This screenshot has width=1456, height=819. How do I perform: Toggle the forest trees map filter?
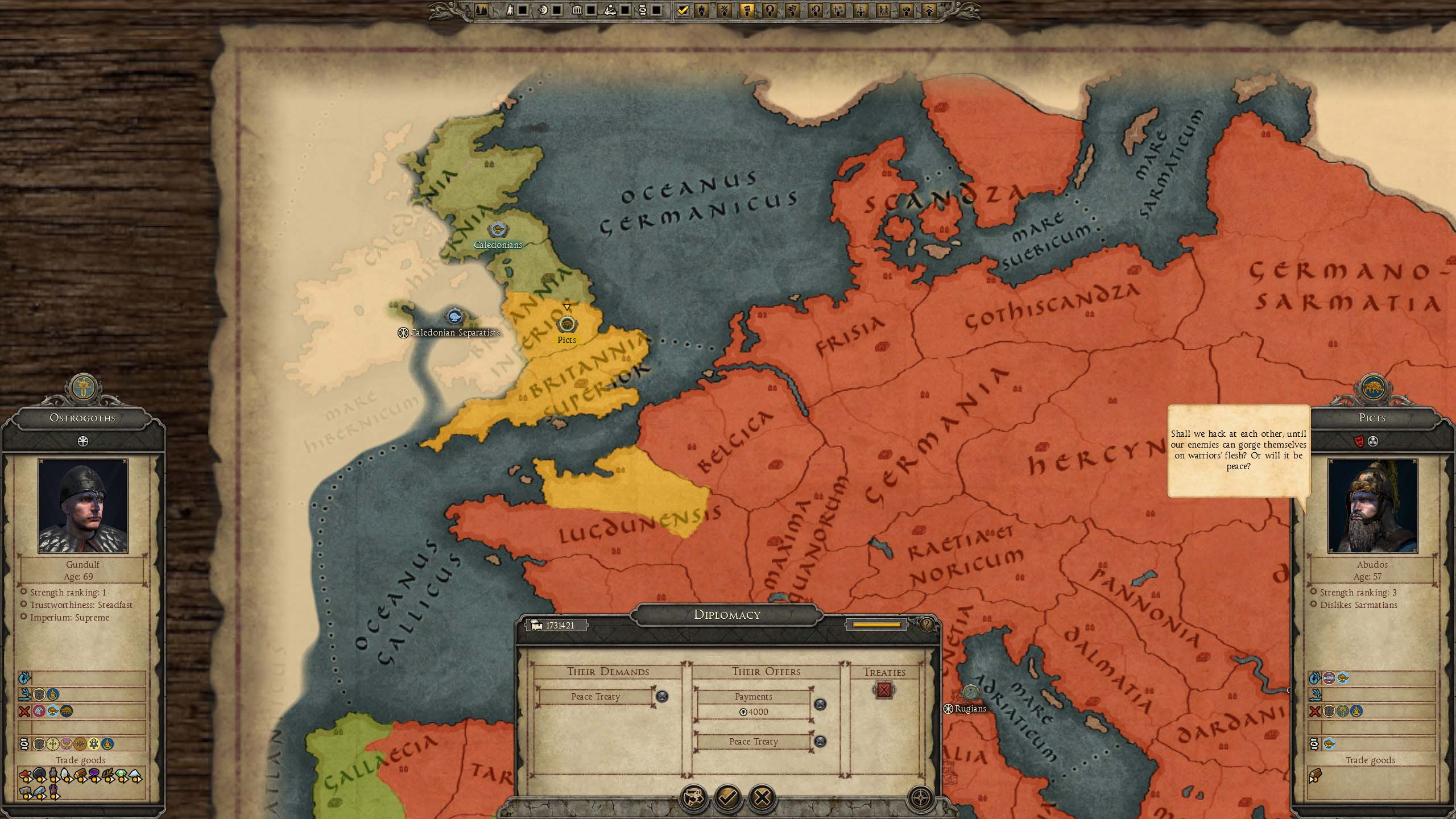(x=481, y=10)
